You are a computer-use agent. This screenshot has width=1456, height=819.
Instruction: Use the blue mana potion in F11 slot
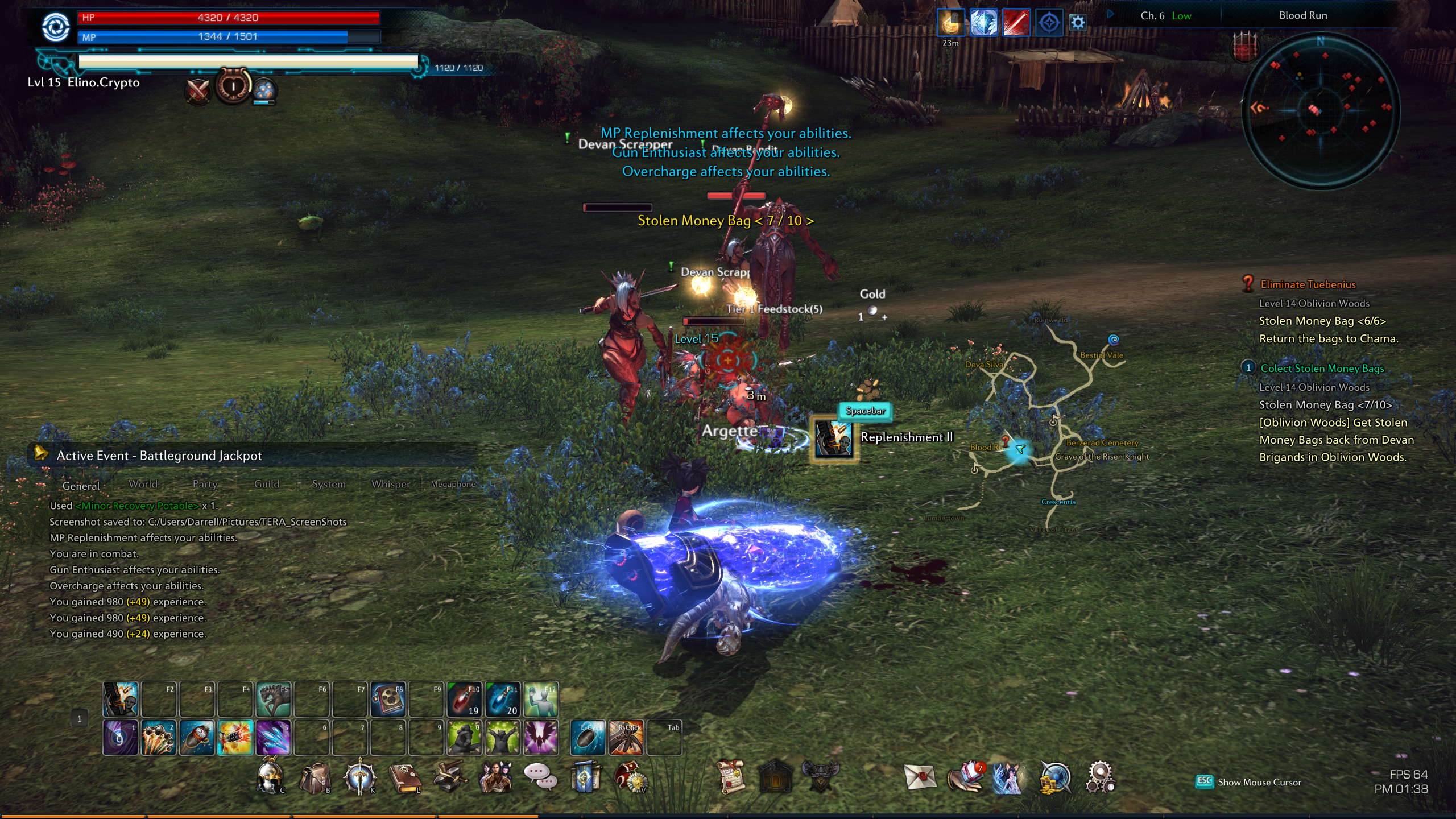point(503,699)
